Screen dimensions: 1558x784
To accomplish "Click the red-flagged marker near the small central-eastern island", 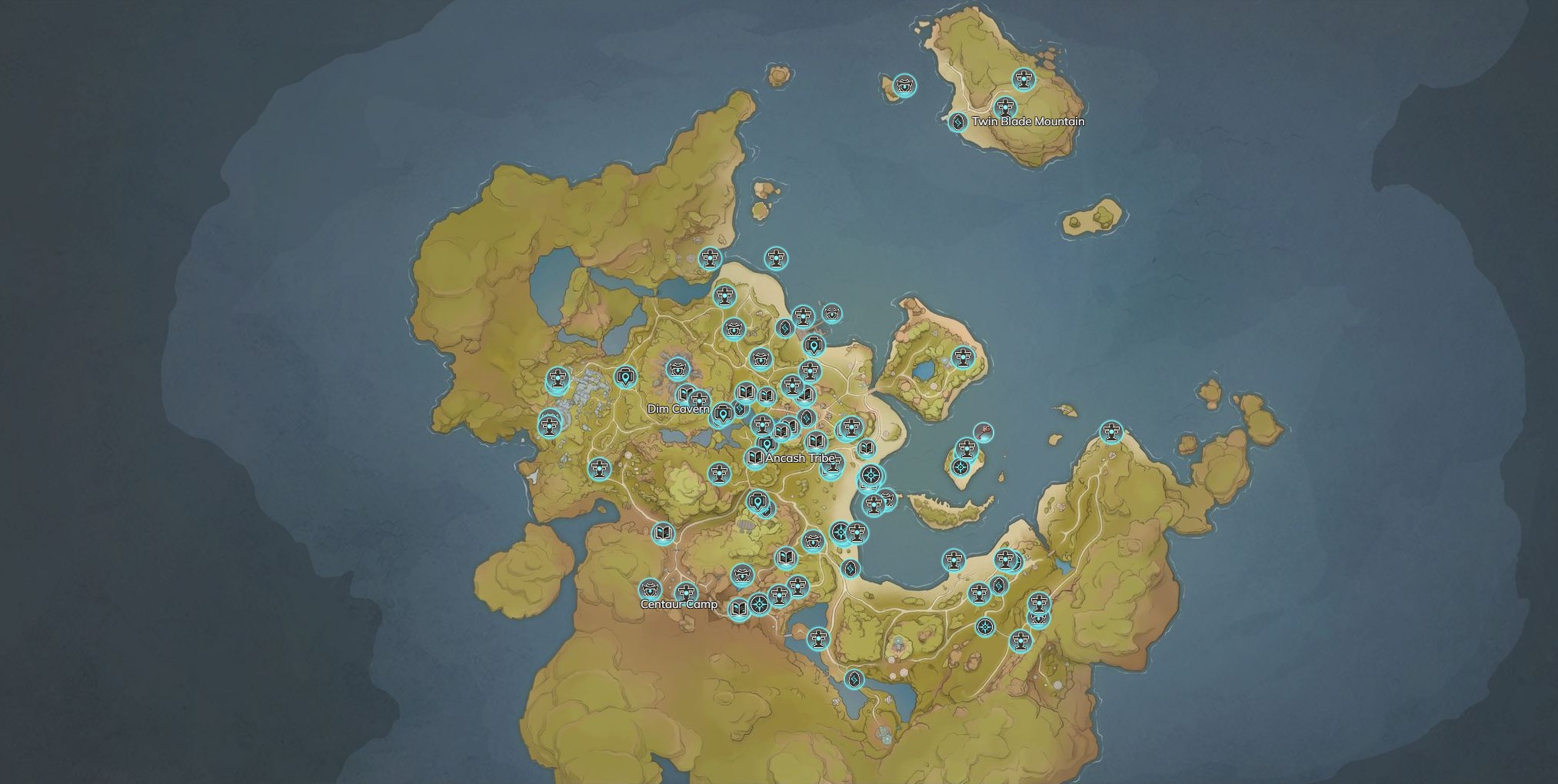I will [983, 433].
